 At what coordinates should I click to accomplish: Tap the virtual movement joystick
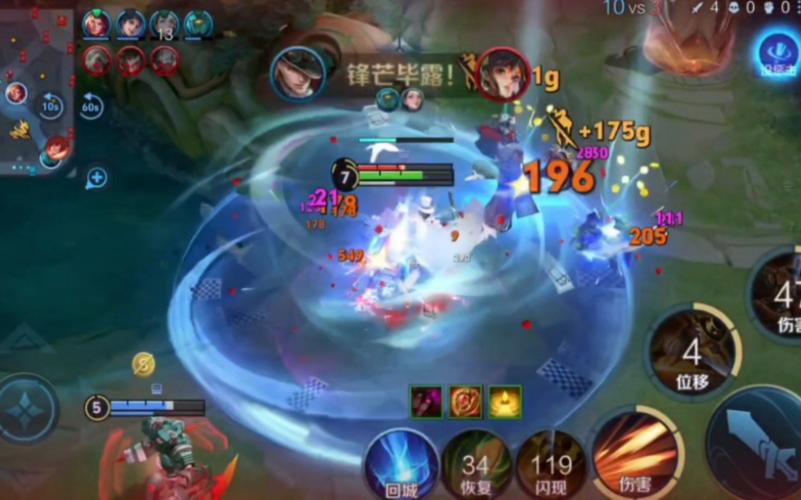tap(27, 410)
